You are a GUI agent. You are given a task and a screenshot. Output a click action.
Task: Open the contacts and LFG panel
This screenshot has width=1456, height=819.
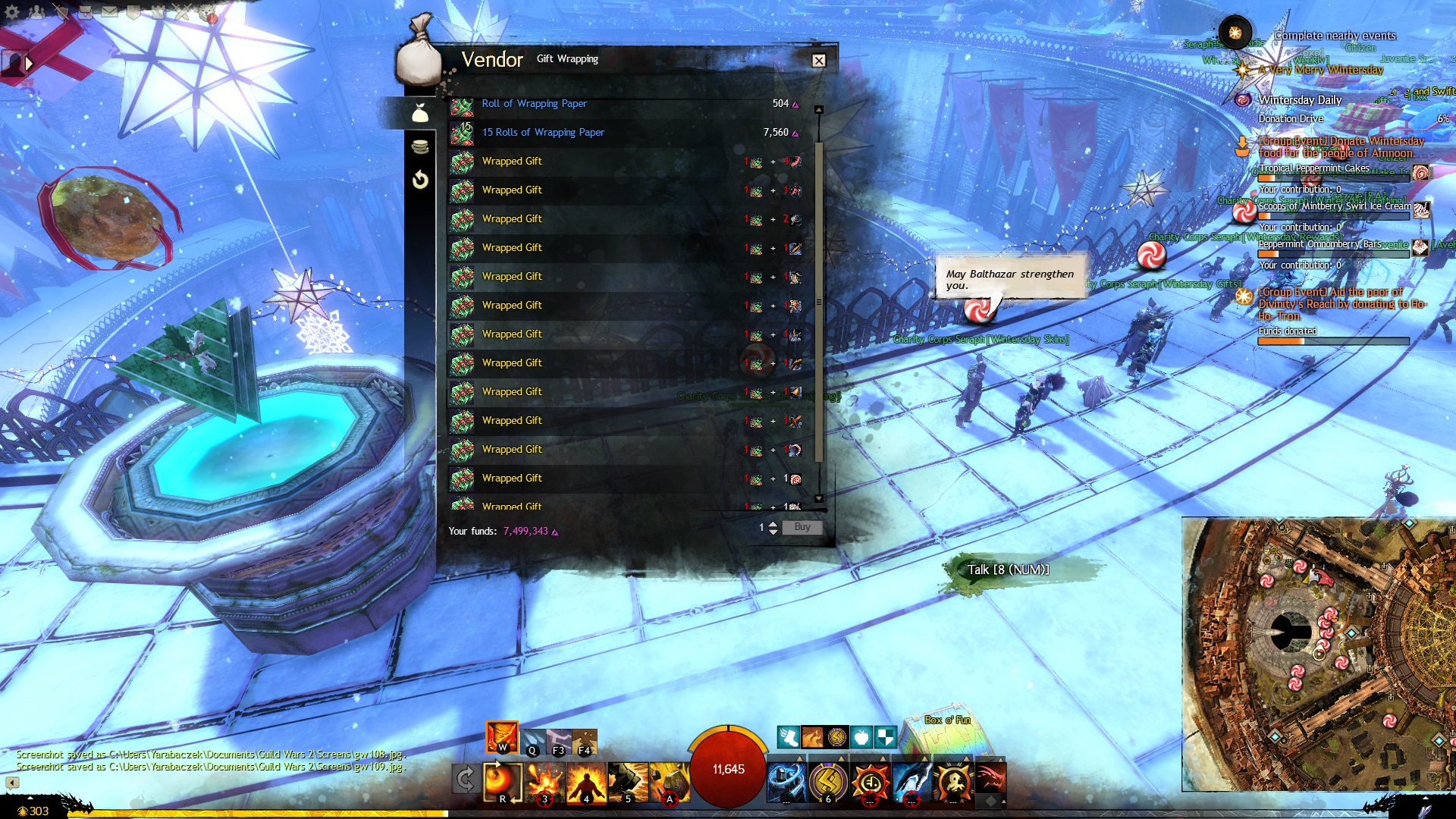pyautogui.click(x=36, y=11)
